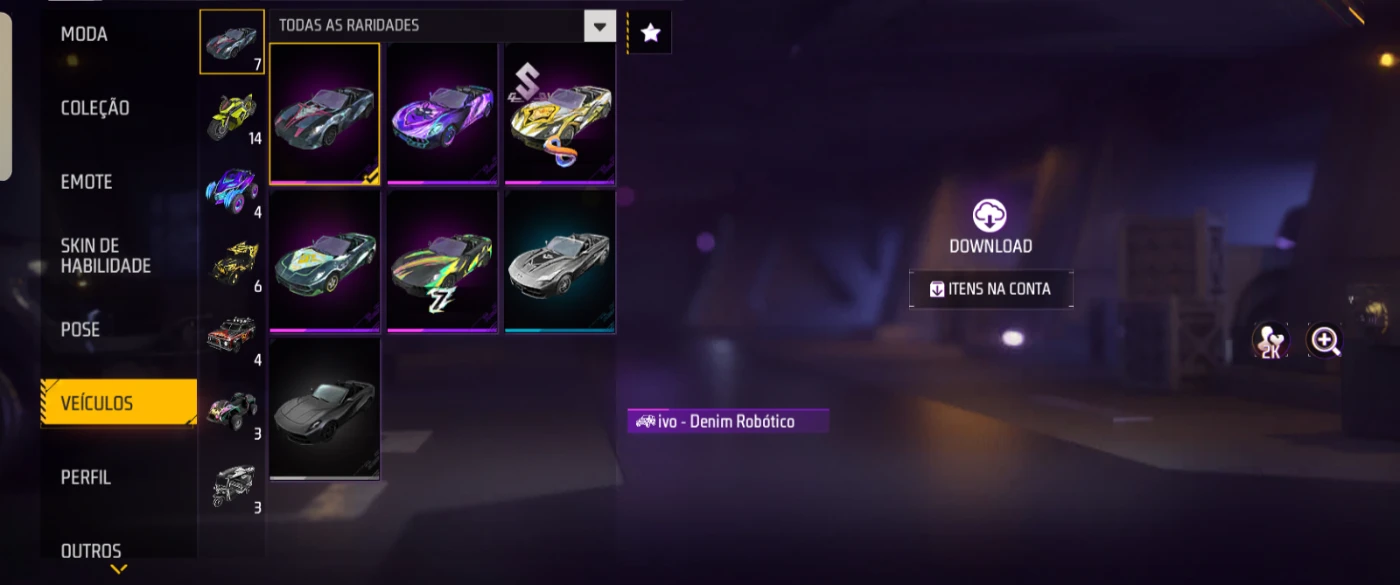Select the purple neon sports car skin

[442, 113]
